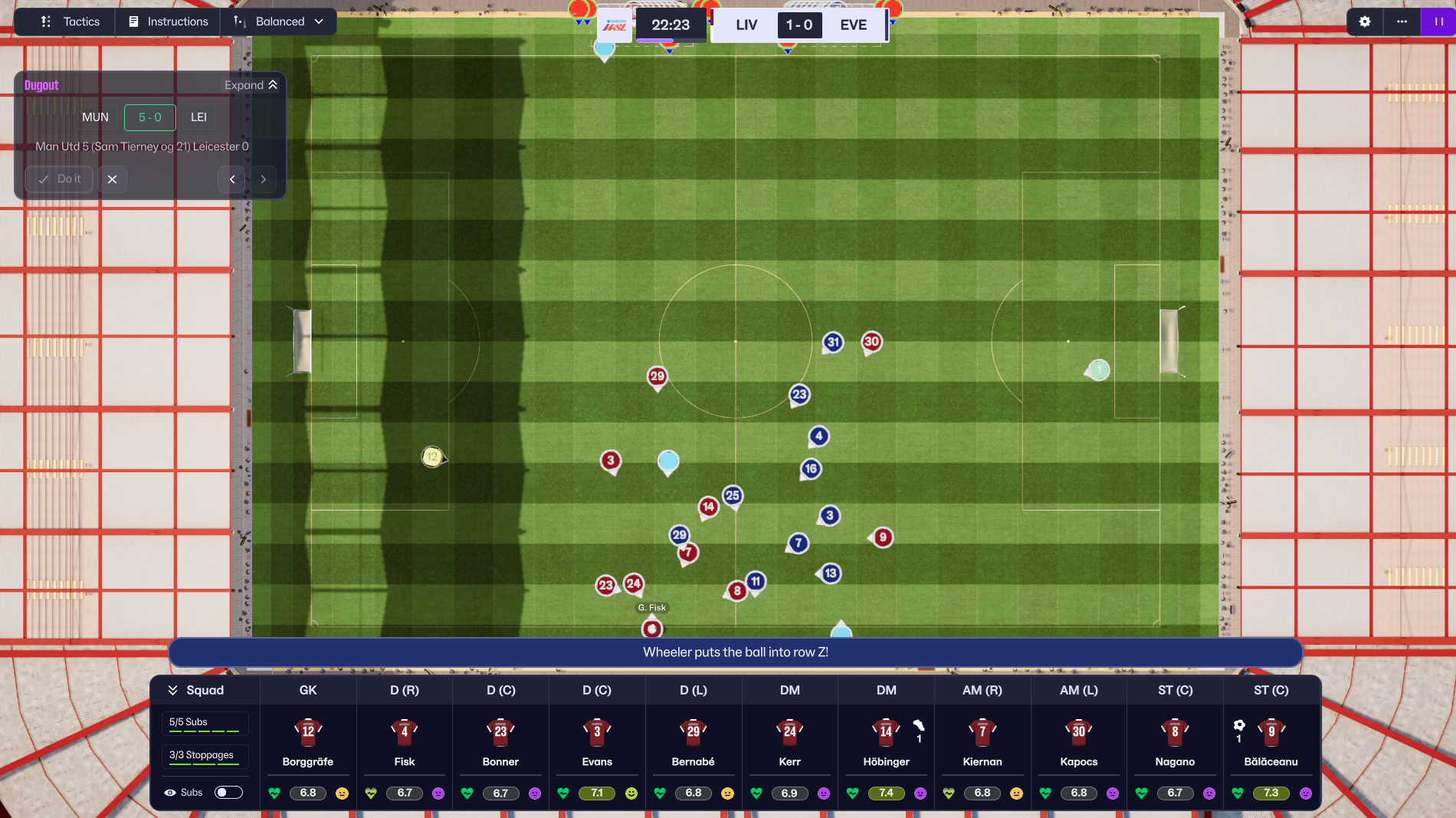Pause the match with the purple button
Screen dimensions: 1456x818
tap(1438, 21)
